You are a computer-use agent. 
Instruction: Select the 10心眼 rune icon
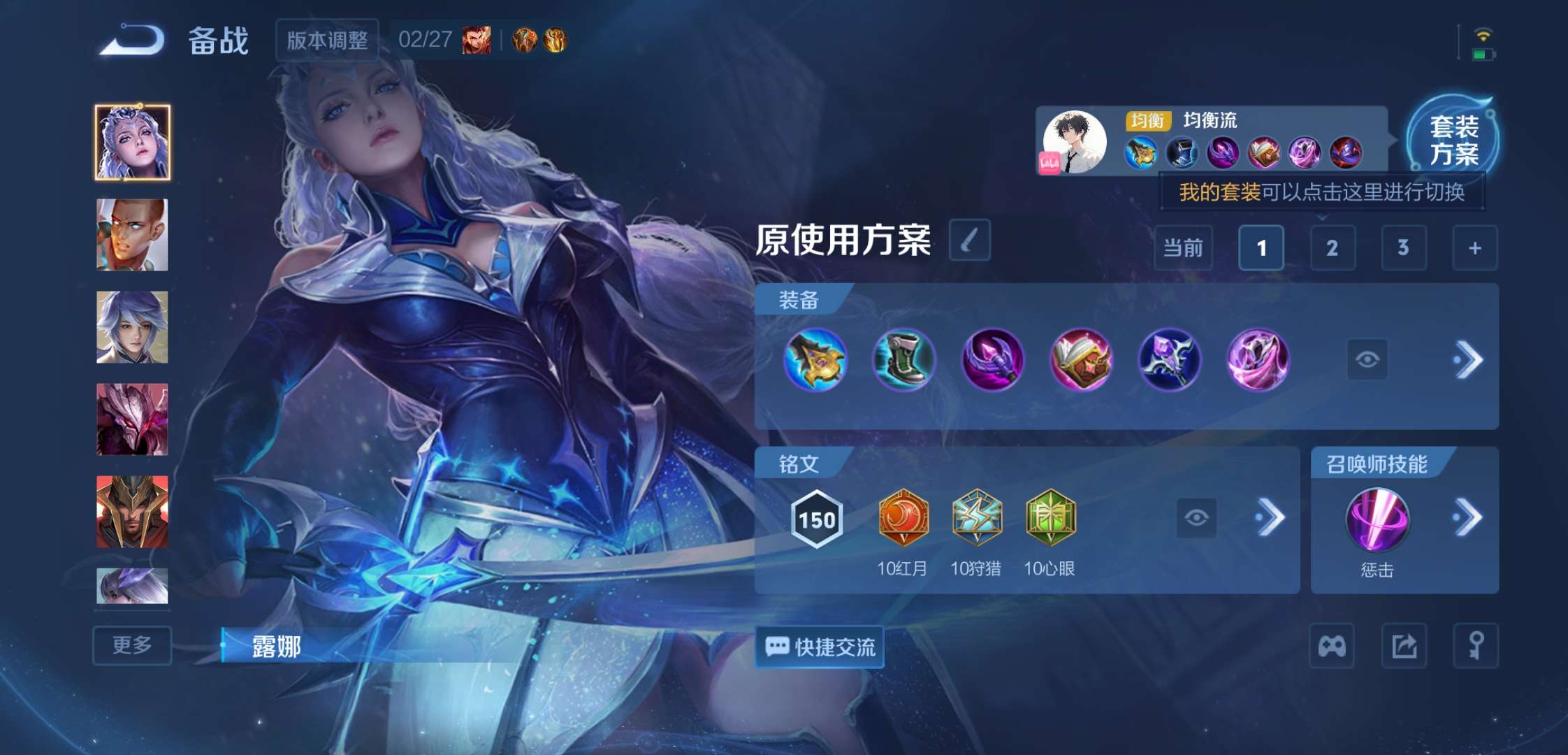[x=1052, y=516]
